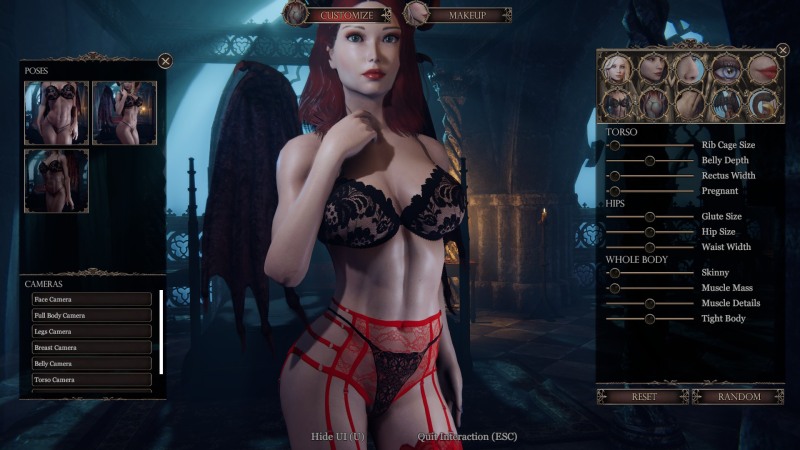Select the Face Camera option
Image resolution: width=800 pixels, height=450 pixels.
(92, 299)
